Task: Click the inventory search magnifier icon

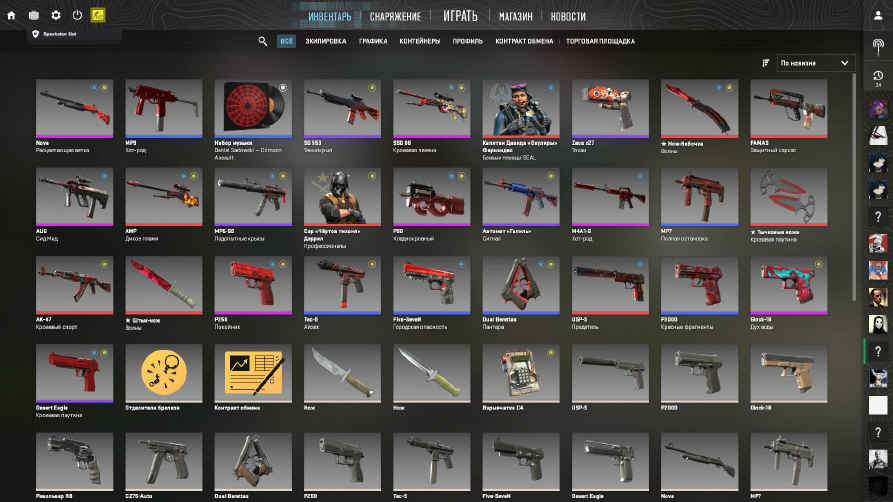Action: tap(263, 41)
